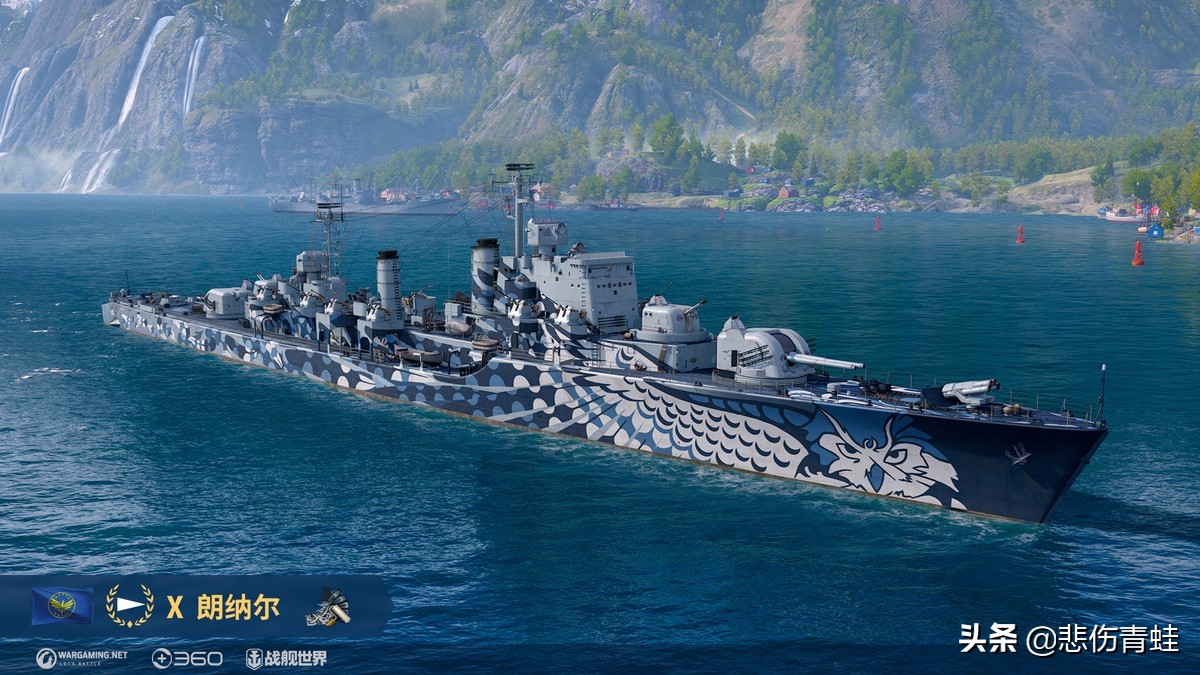The image size is (1200, 675).
Task: Open the camouflage icon beside the ship name
Action: (327, 607)
